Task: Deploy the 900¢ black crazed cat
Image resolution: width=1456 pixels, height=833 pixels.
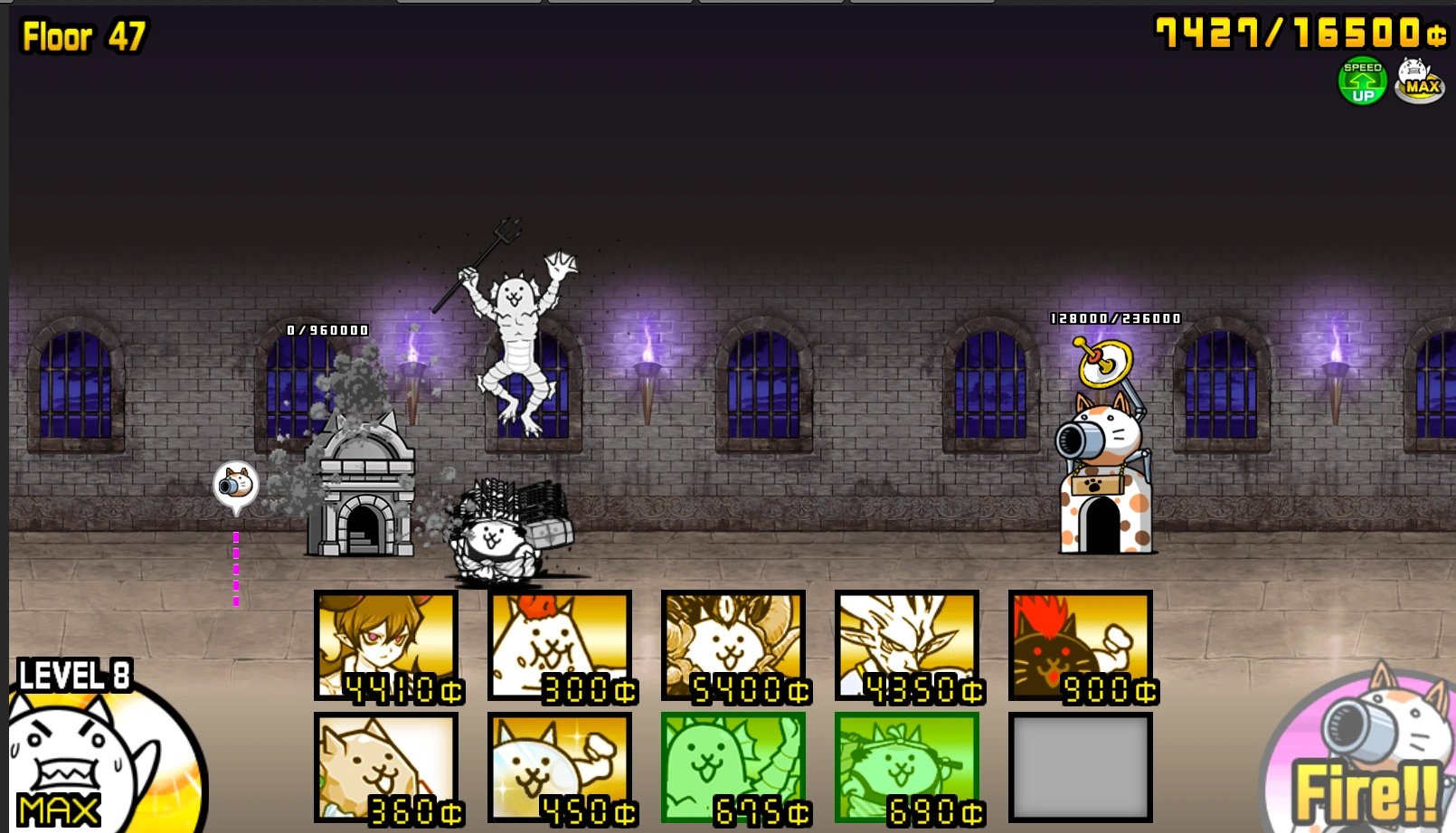Action: (x=1081, y=647)
